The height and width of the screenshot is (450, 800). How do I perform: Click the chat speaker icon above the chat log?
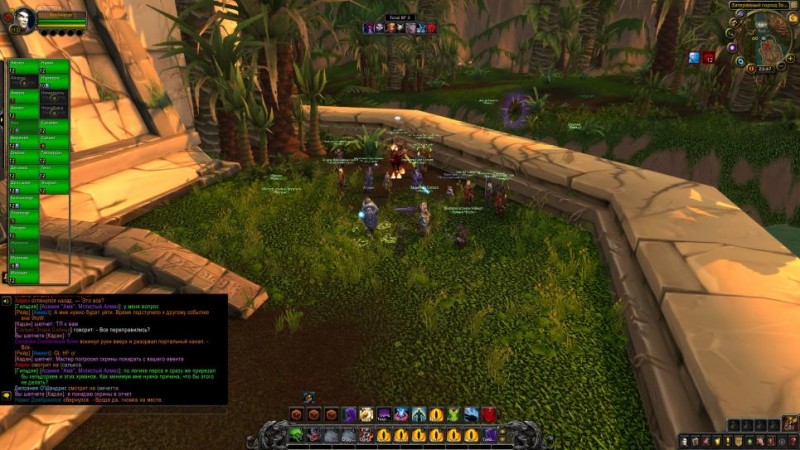pyautogui.click(x=6, y=300)
